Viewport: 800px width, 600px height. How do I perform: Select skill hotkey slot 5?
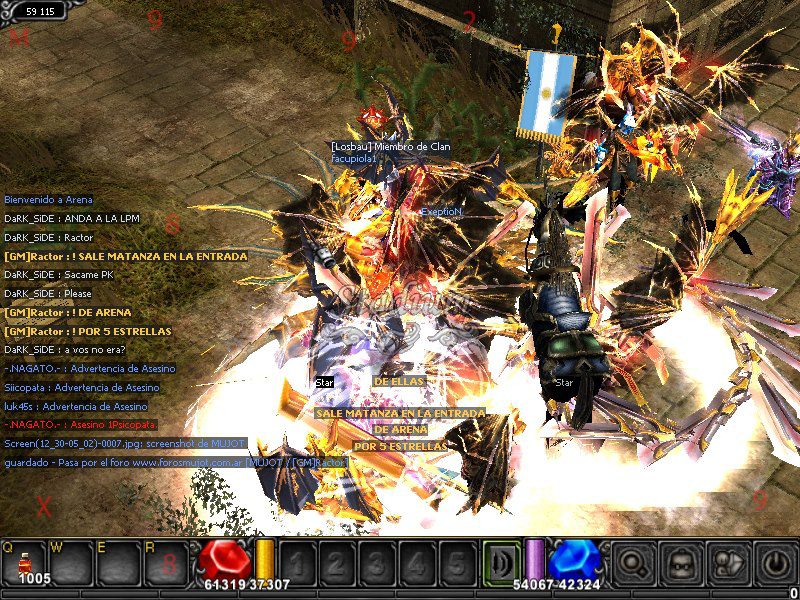454,563
